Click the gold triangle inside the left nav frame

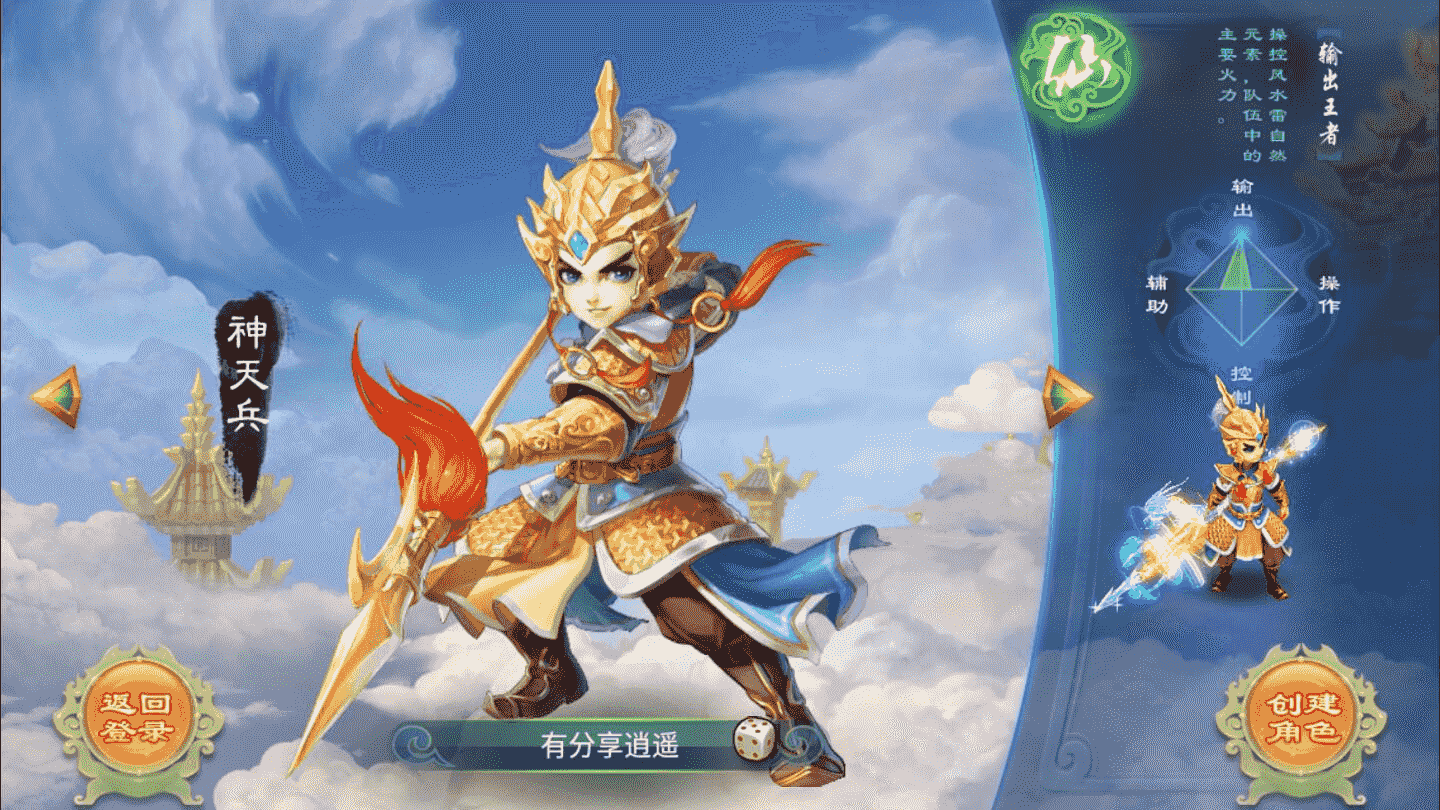(x=60, y=398)
